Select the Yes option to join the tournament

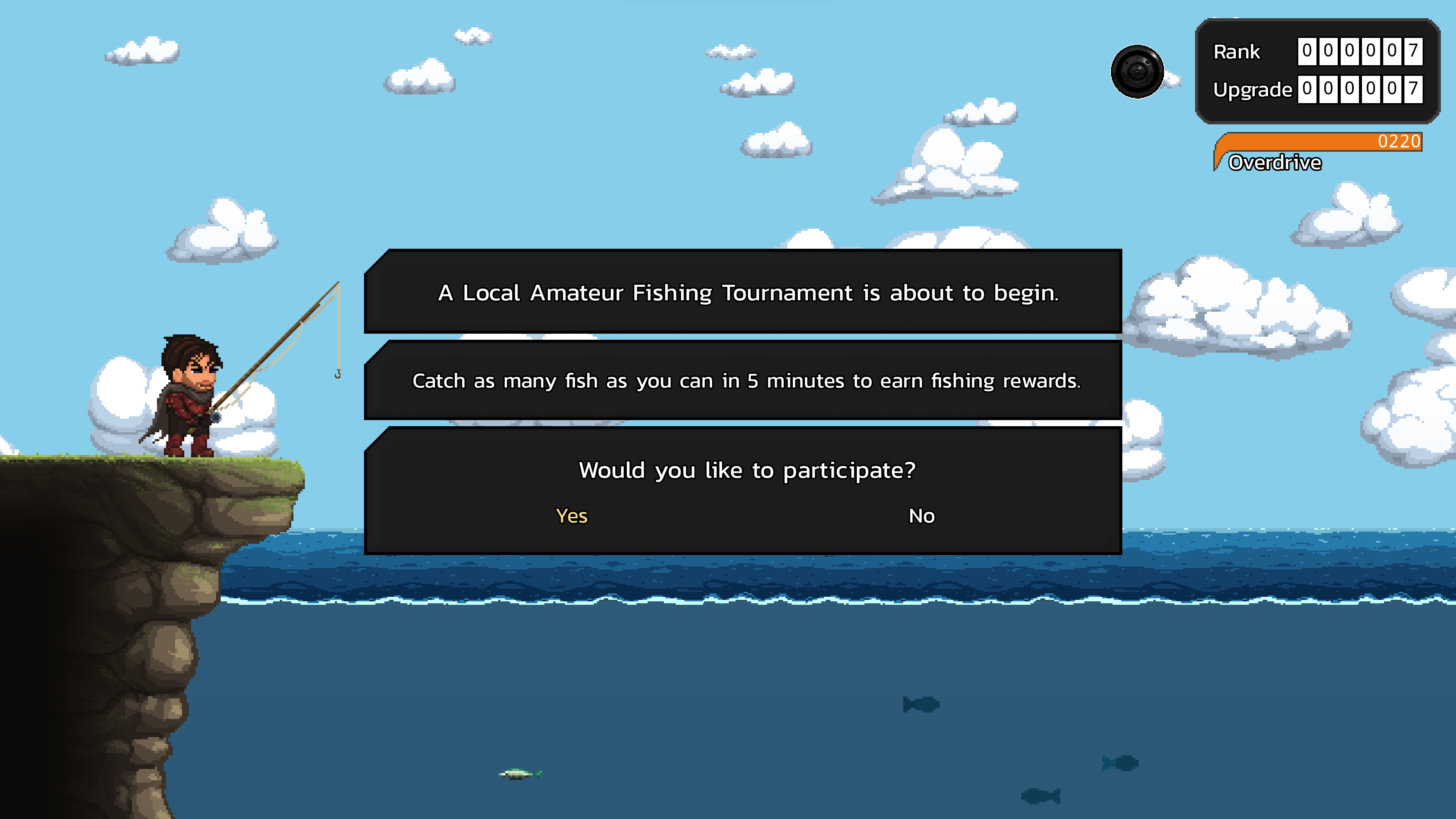[572, 516]
